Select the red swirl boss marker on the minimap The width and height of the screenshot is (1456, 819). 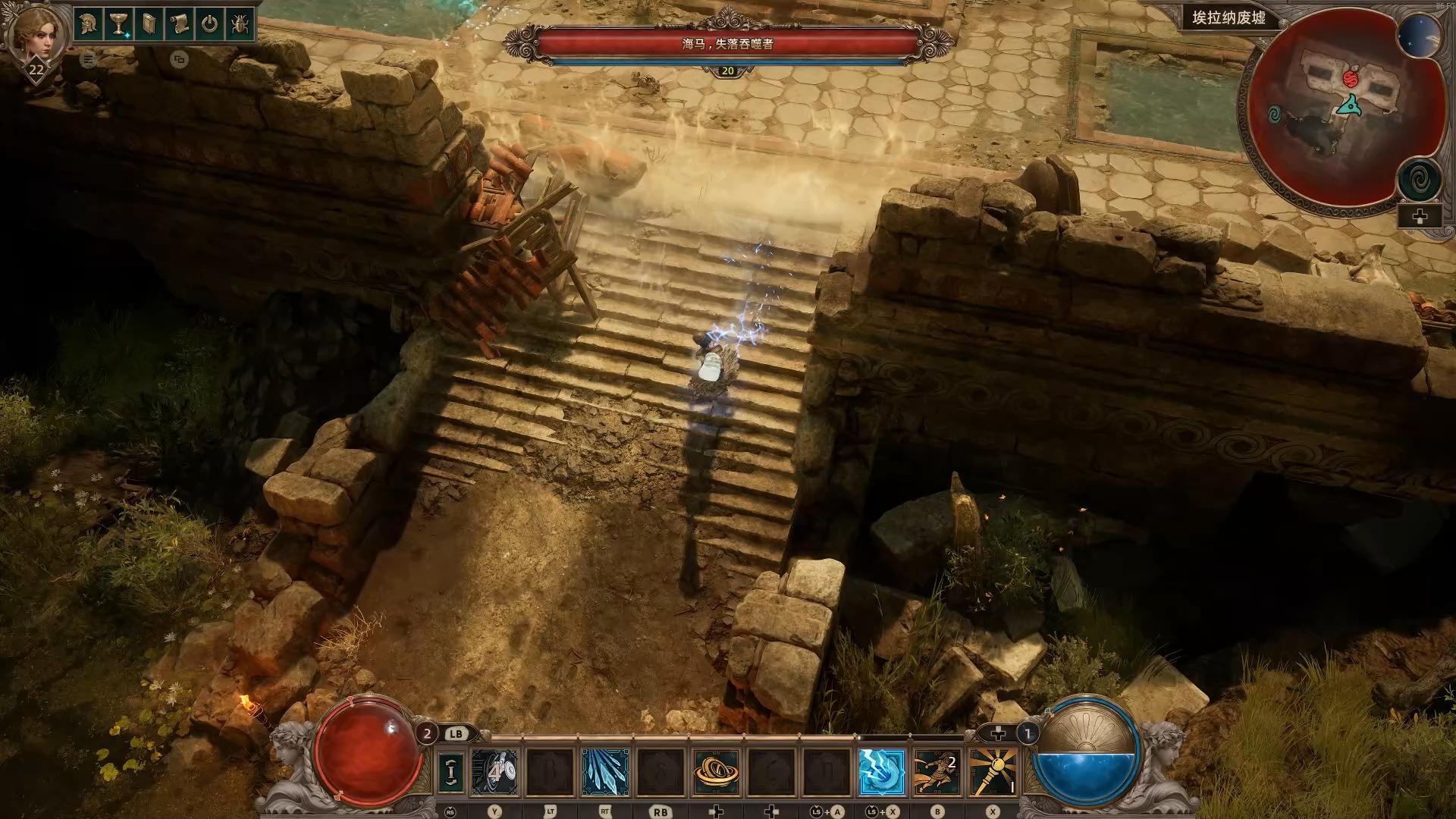1351,77
